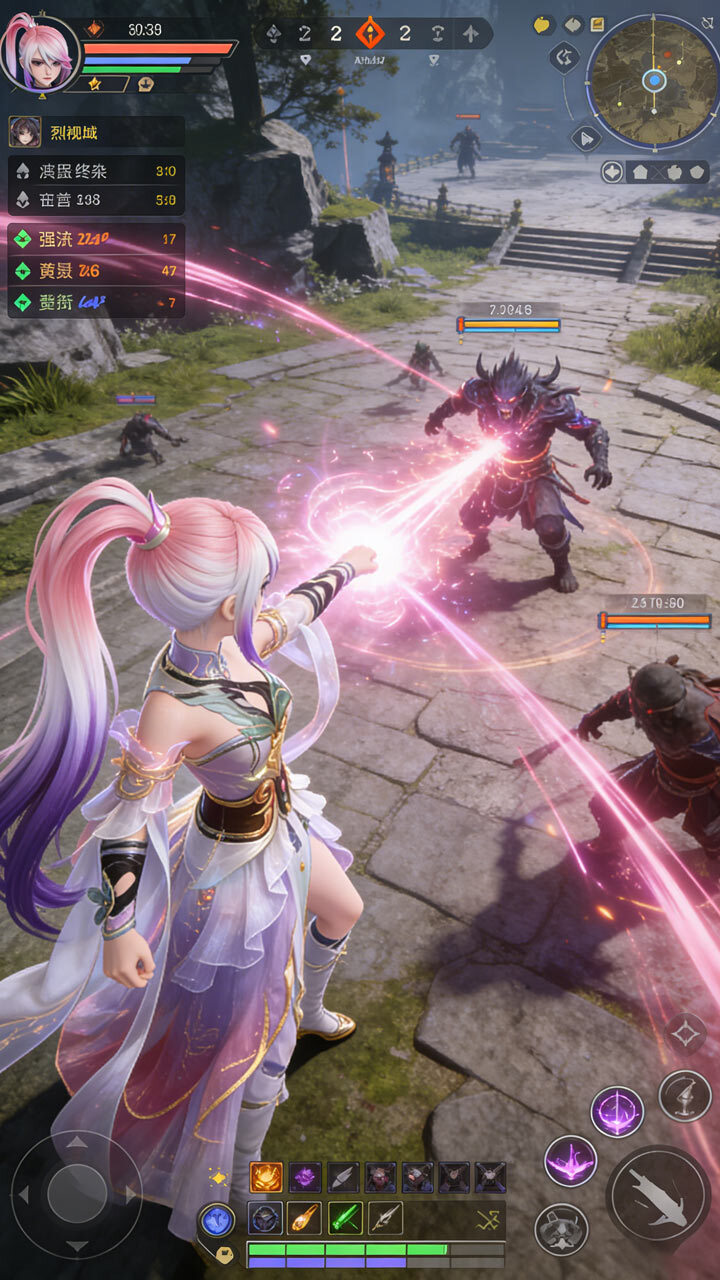Screen dimensions: 720x1280
Task: Open the pink-haired character portrait
Action: point(38,52)
